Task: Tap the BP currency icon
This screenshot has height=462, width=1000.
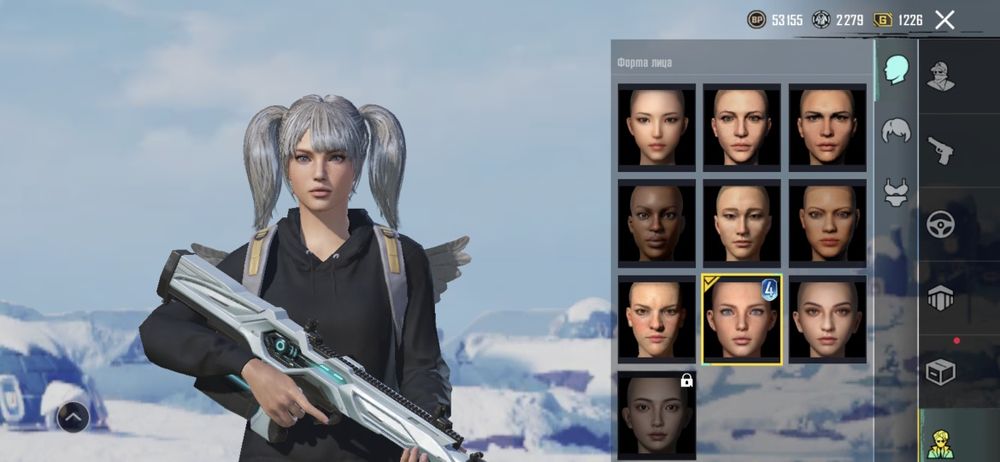Action: (757, 19)
